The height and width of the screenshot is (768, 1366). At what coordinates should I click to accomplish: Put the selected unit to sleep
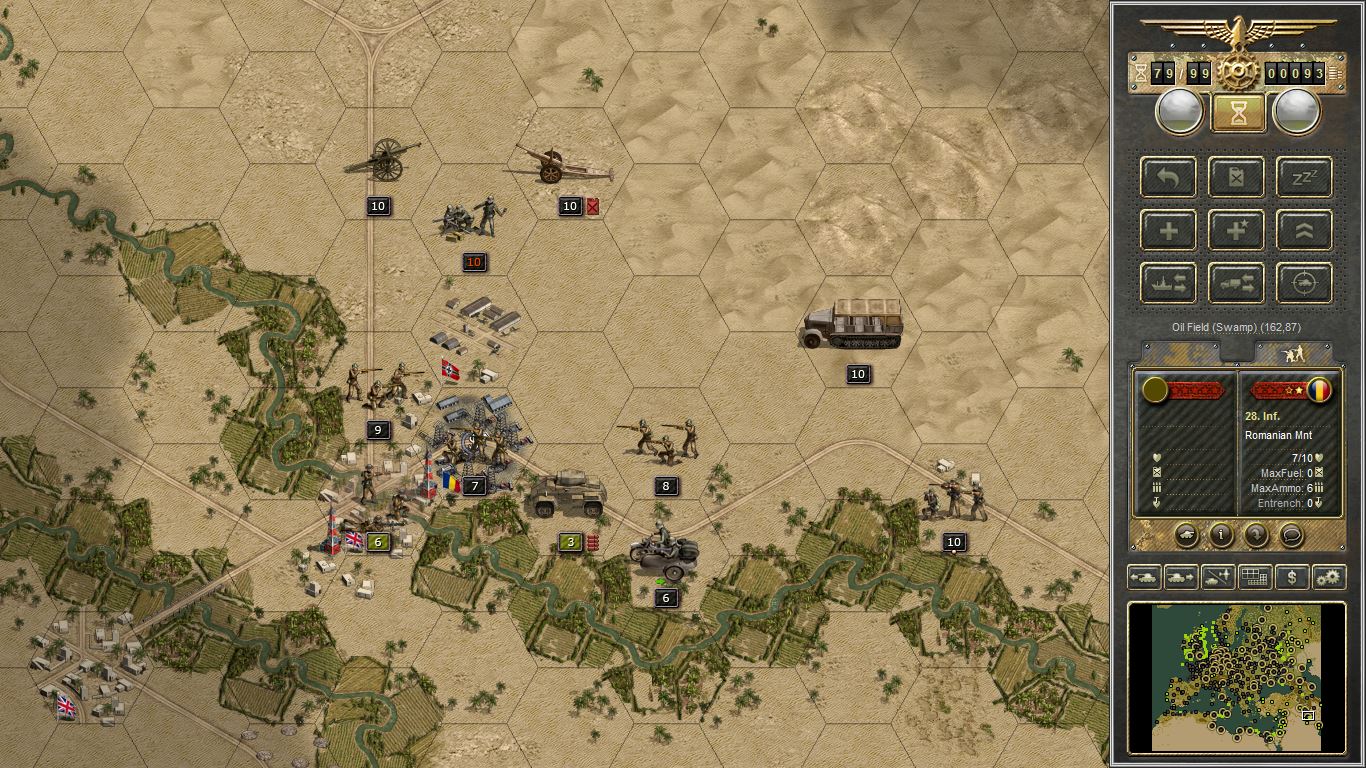point(1304,178)
